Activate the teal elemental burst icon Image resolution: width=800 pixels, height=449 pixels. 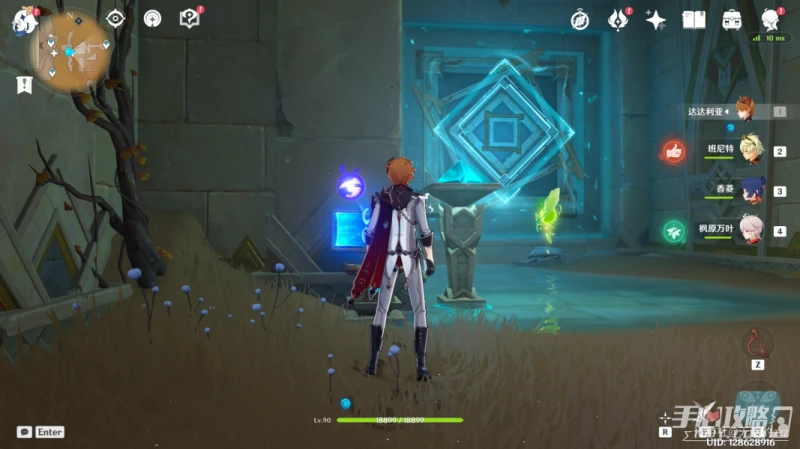point(760,399)
